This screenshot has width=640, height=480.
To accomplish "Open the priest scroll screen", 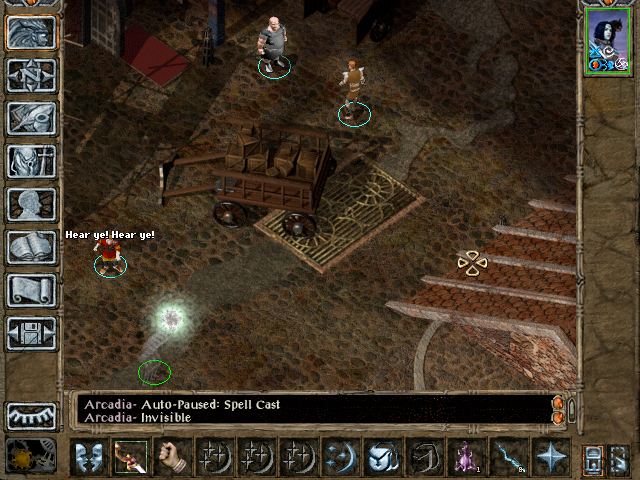I will (x=32, y=290).
